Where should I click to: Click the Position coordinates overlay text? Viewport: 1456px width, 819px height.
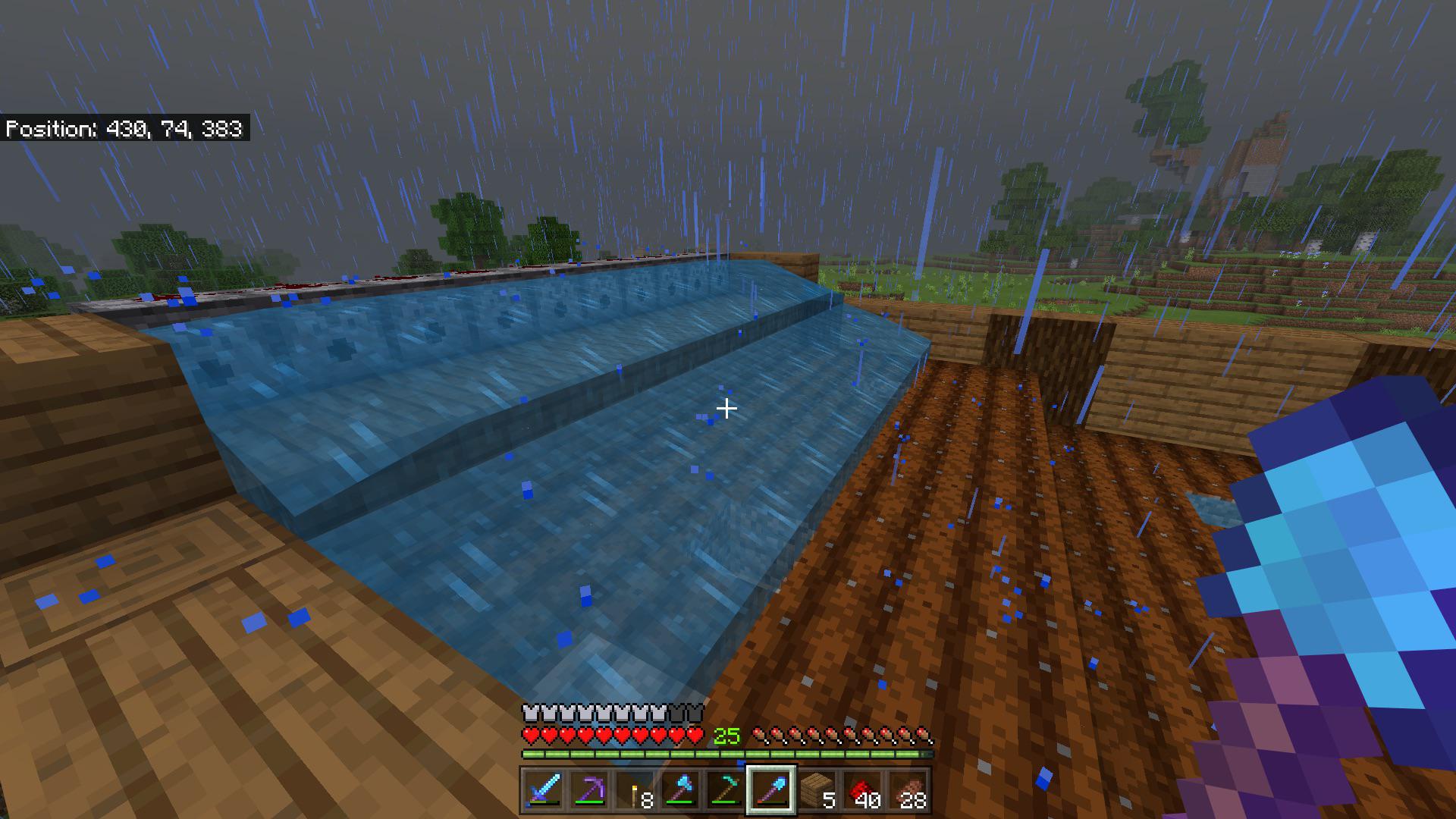(125, 129)
